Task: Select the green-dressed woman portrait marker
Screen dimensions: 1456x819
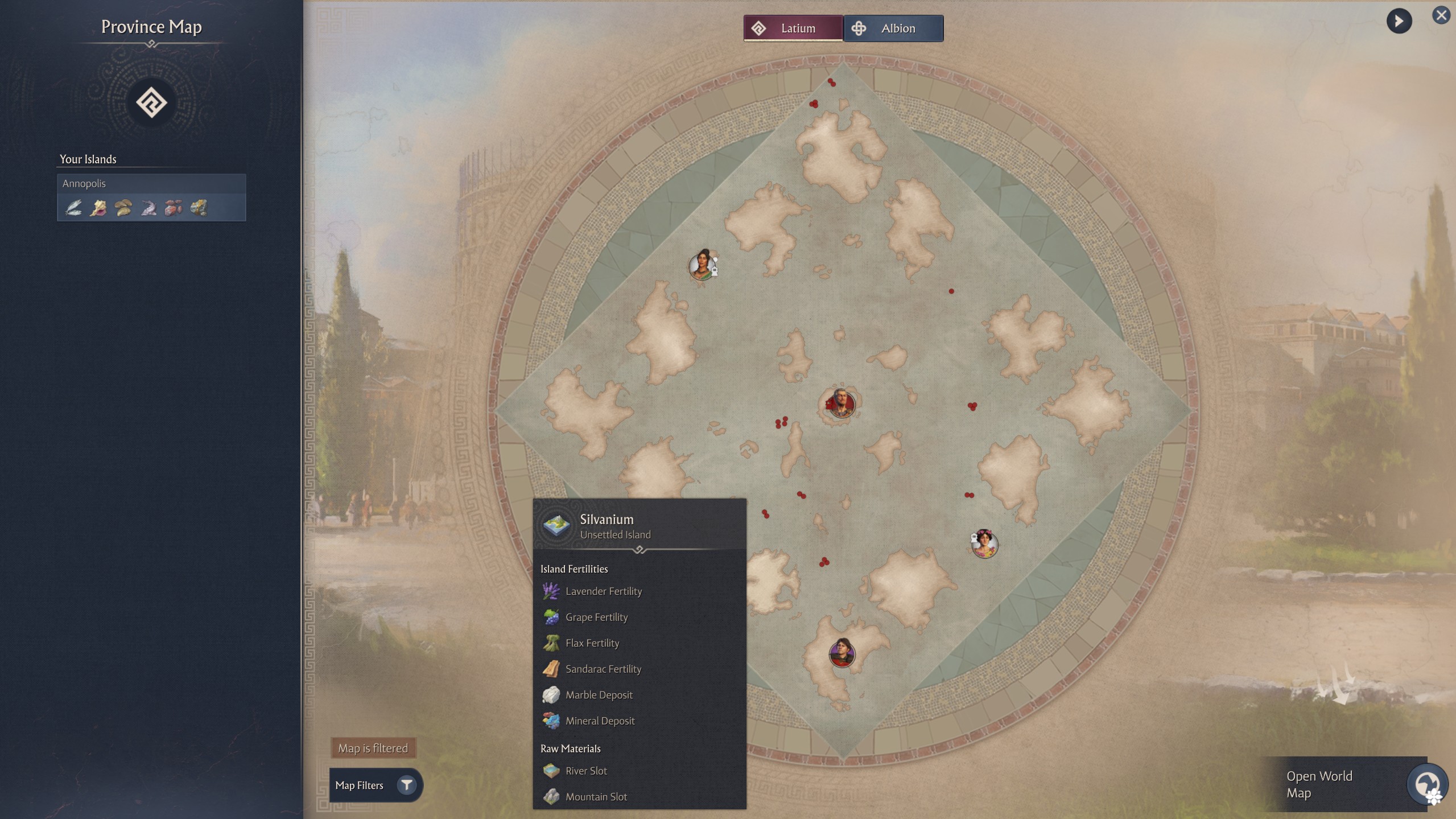Action: click(702, 265)
